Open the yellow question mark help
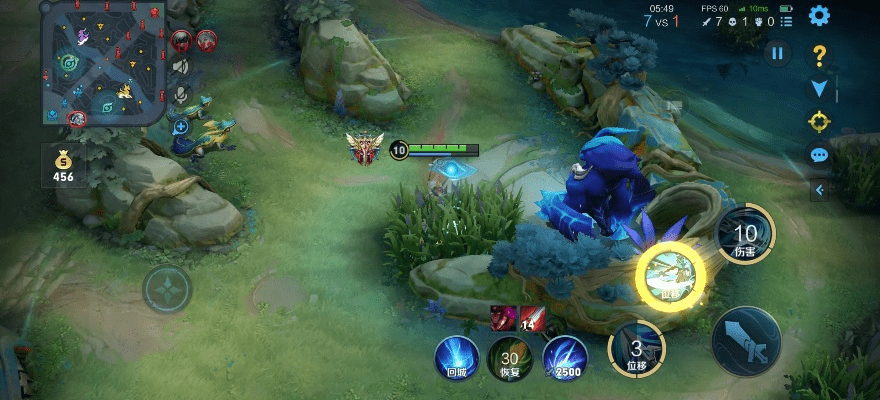 [x=819, y=55]
